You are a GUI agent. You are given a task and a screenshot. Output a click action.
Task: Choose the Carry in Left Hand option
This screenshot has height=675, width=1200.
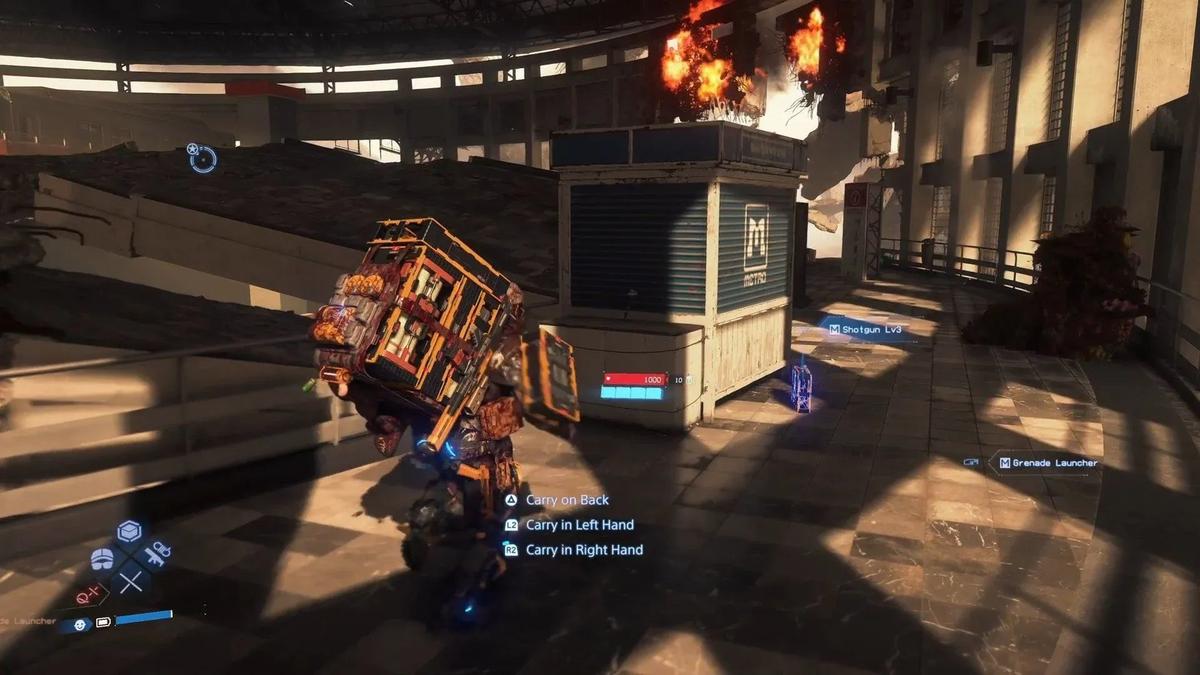point(579,525)
